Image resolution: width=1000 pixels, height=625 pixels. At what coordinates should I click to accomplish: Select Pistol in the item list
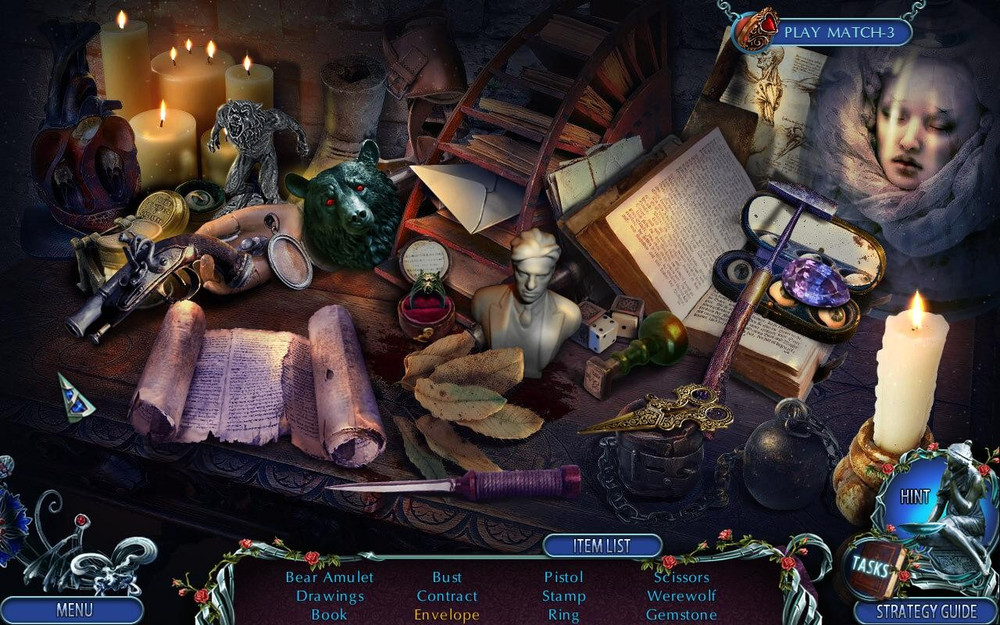[563, 577]
